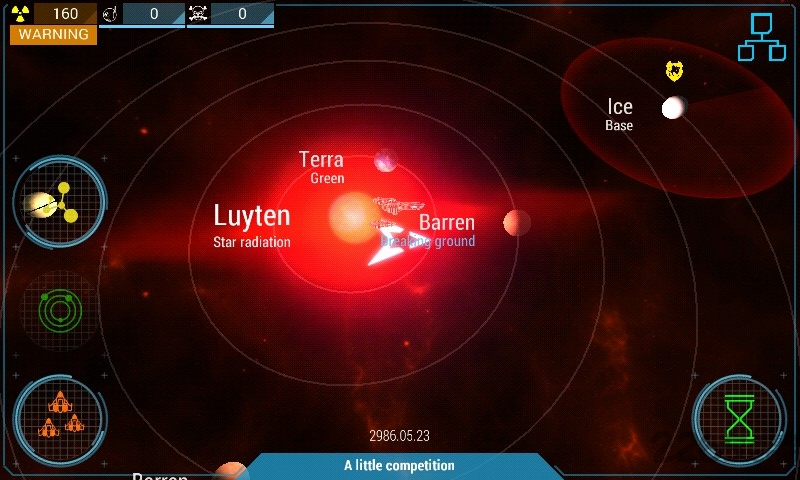Select the yellow skull marker near Ice

[x=675, y=70]
